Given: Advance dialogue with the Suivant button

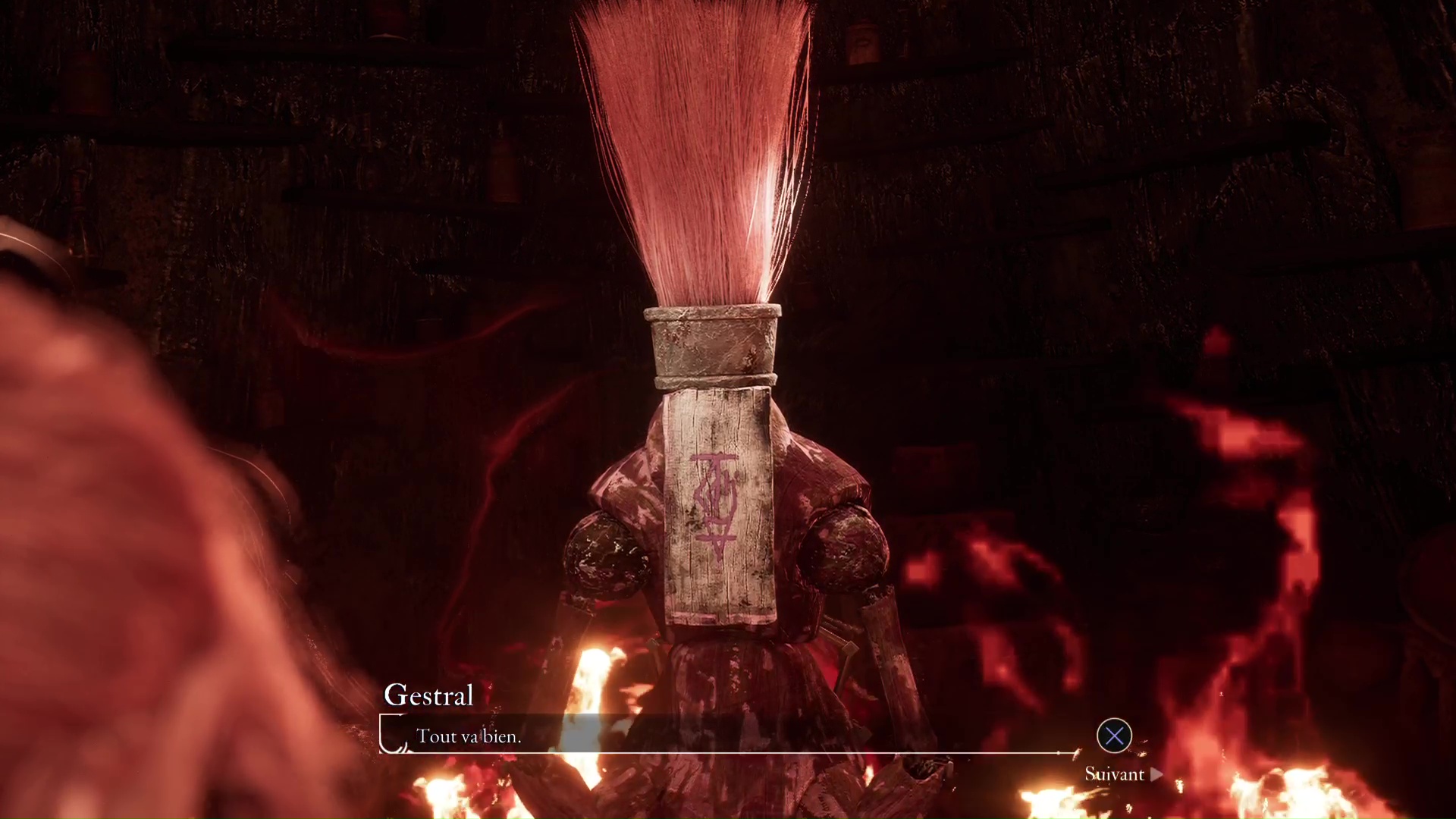Looking at the screenshot, I should (1122, 774).
